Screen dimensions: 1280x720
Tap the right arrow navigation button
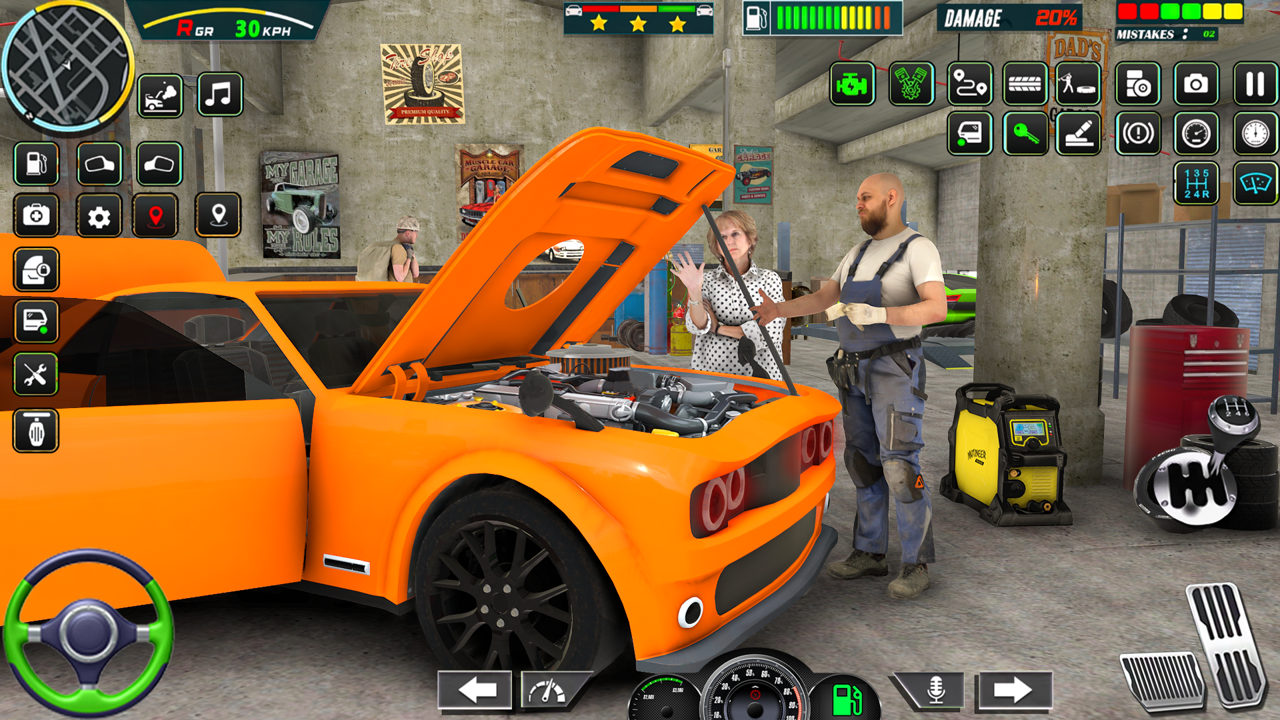(1013, 690)
